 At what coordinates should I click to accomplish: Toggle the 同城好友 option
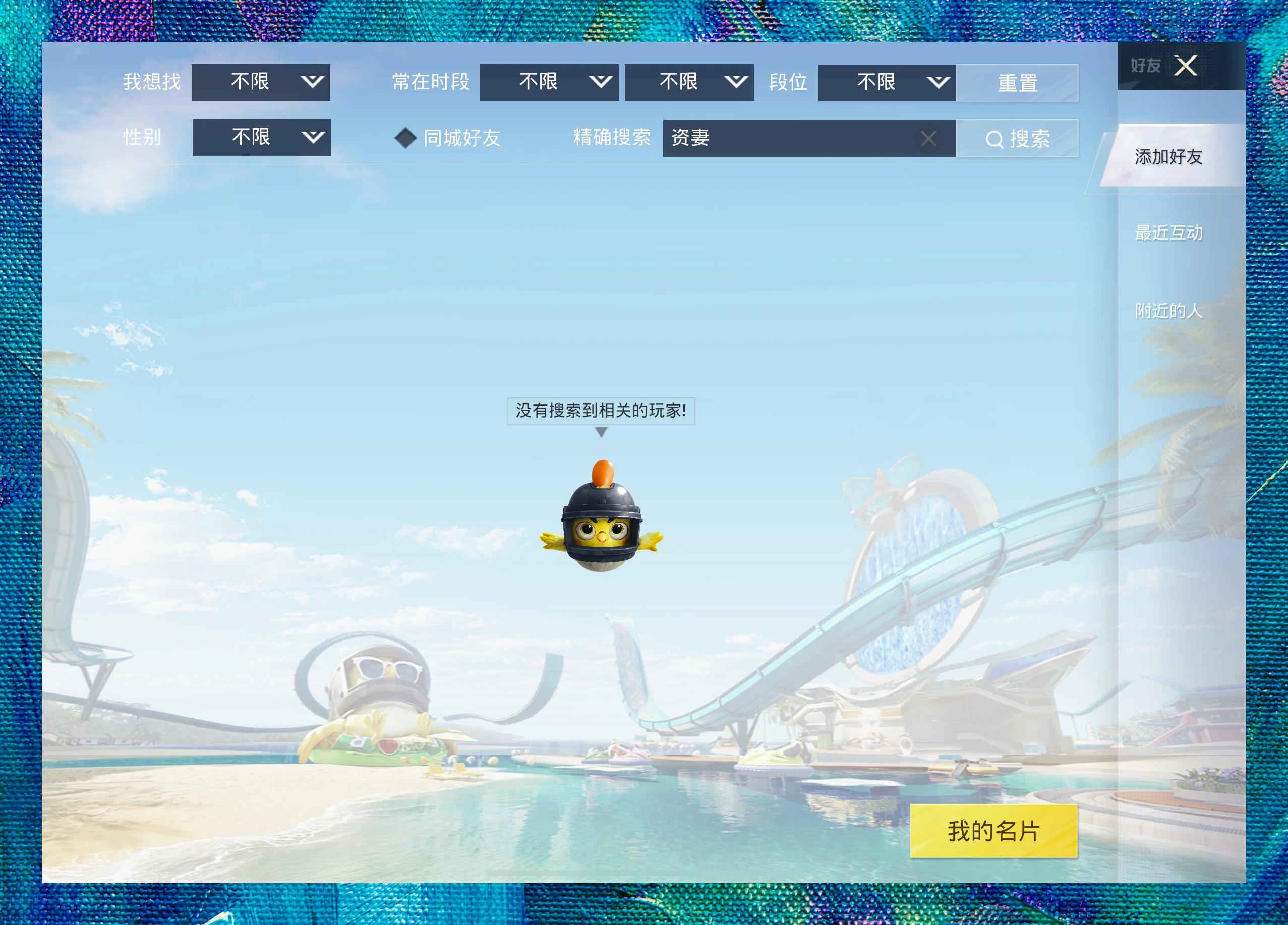pyautogui.click(x=405, y=138)
